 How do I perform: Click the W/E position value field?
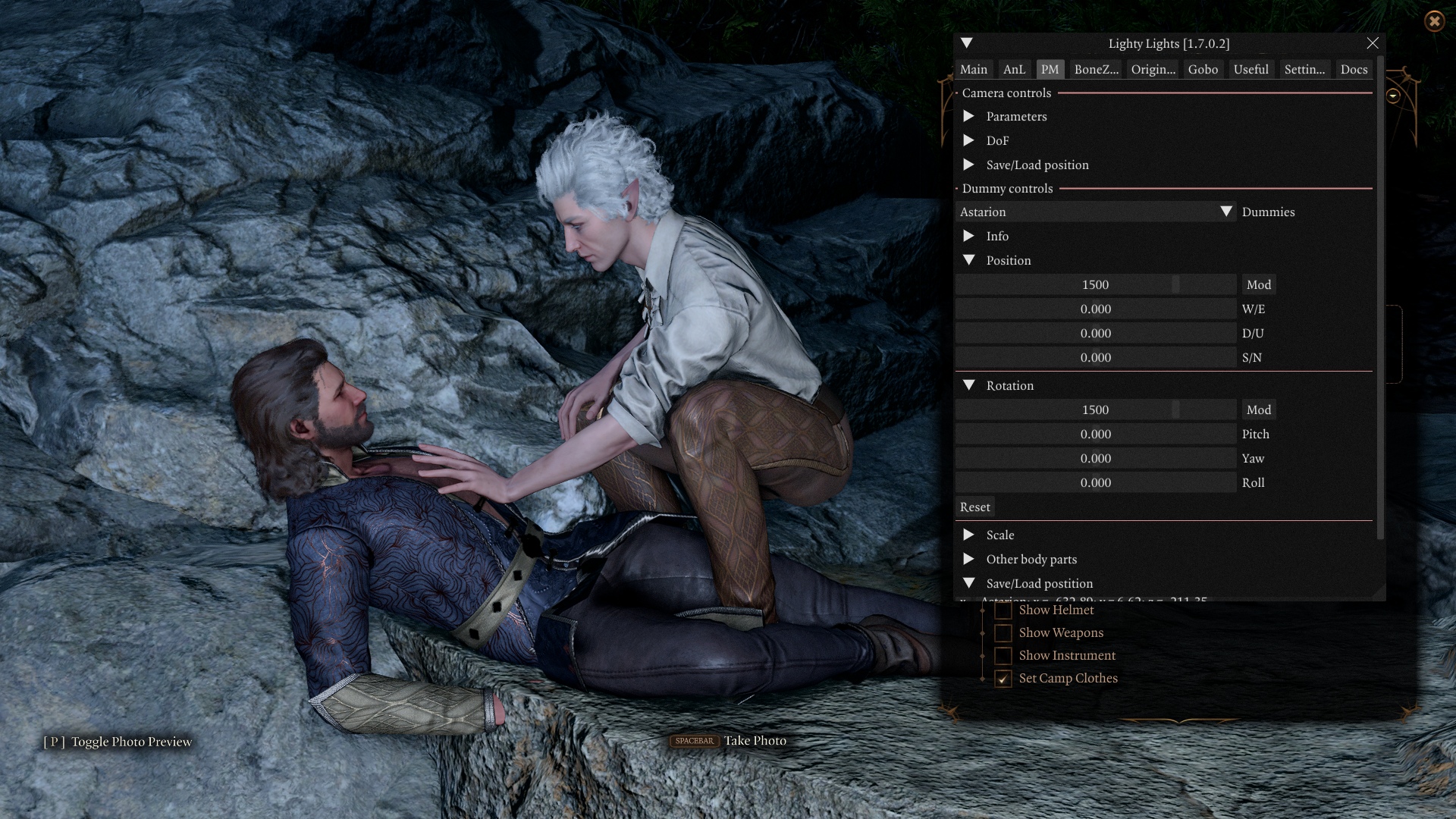click(1096, 309)
